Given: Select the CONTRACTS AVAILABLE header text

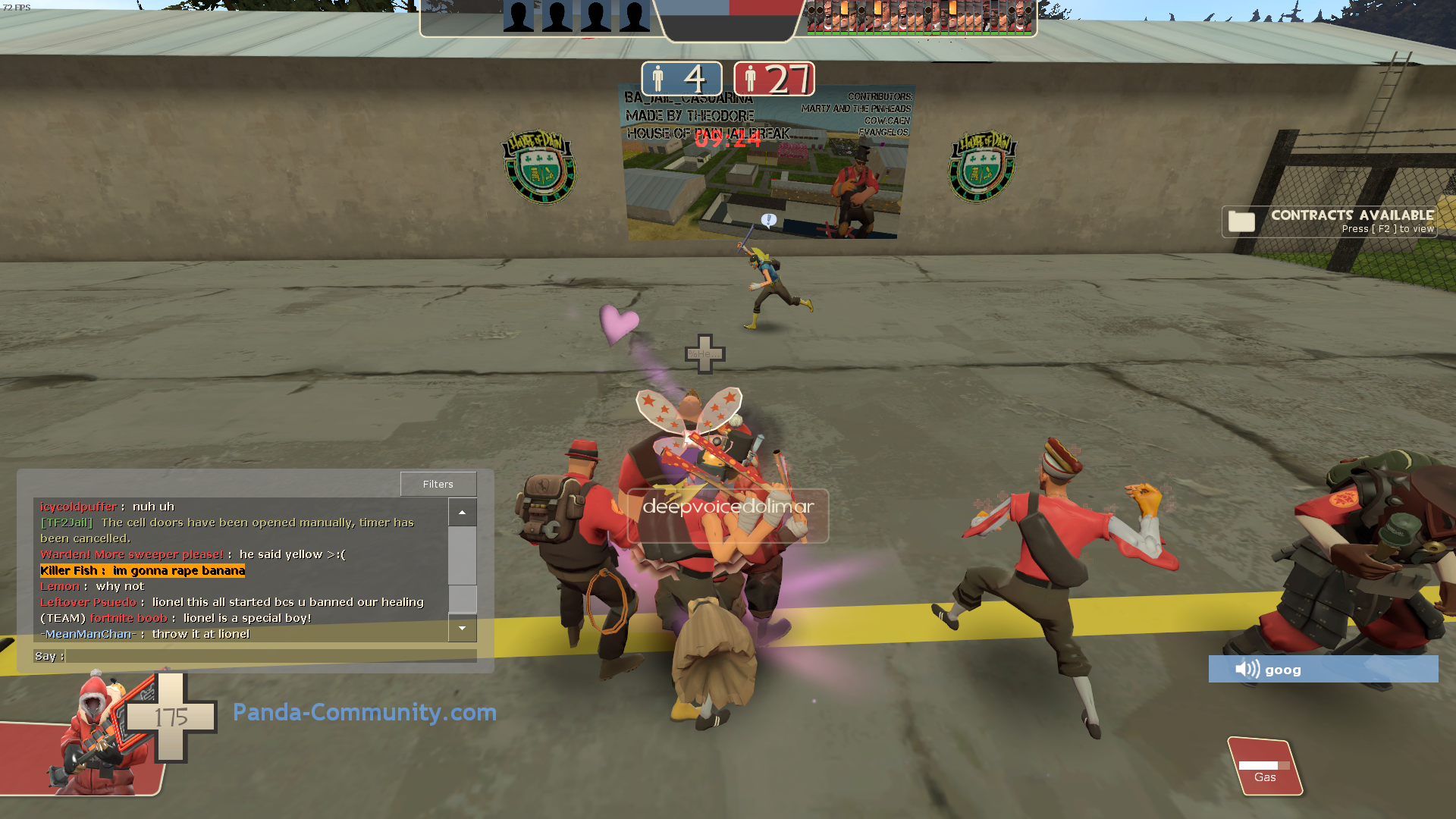Looking at the screenshot, I should click(1352, 215).
